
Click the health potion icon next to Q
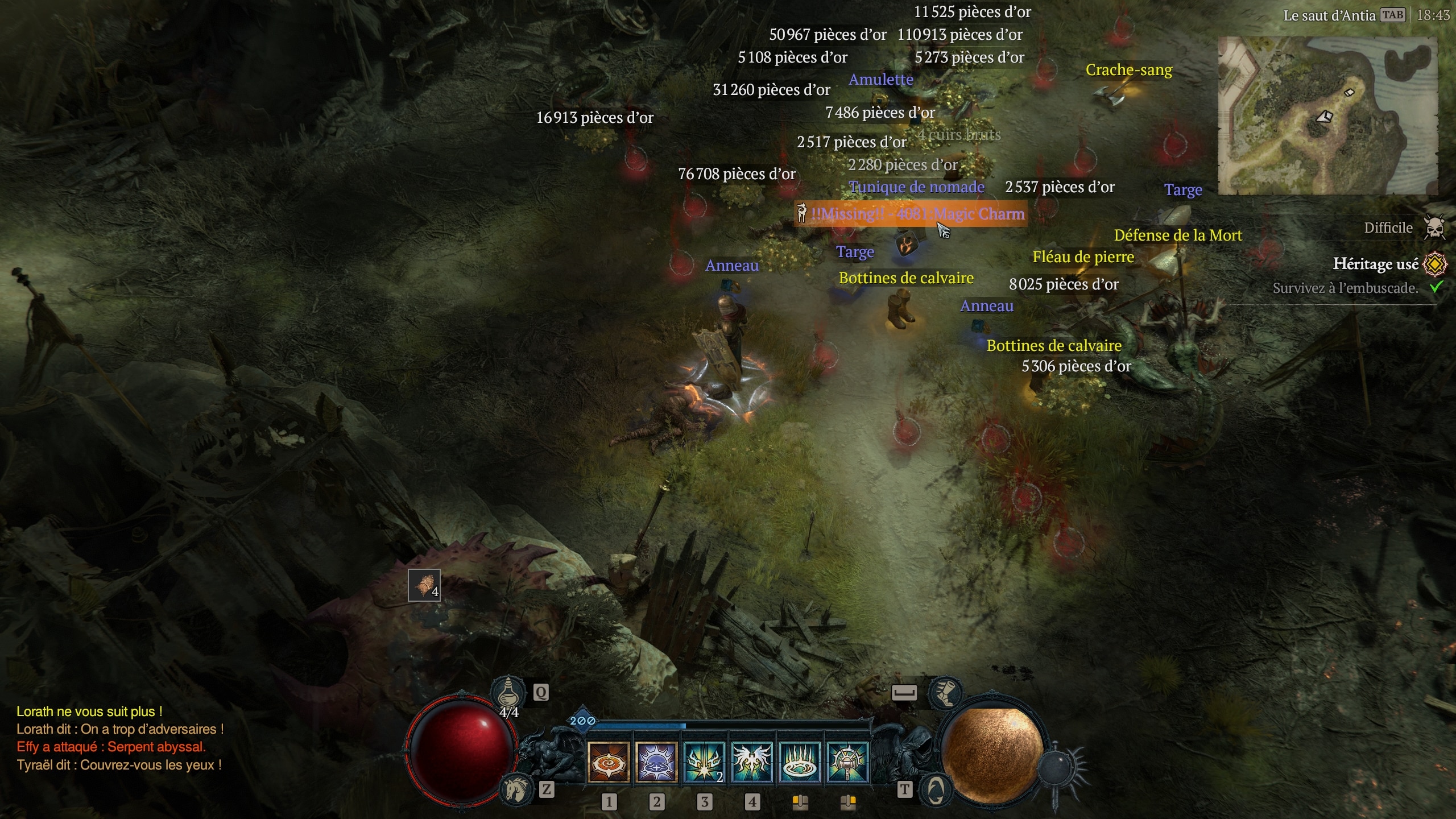pyautogui.click(x=507, y=693)
